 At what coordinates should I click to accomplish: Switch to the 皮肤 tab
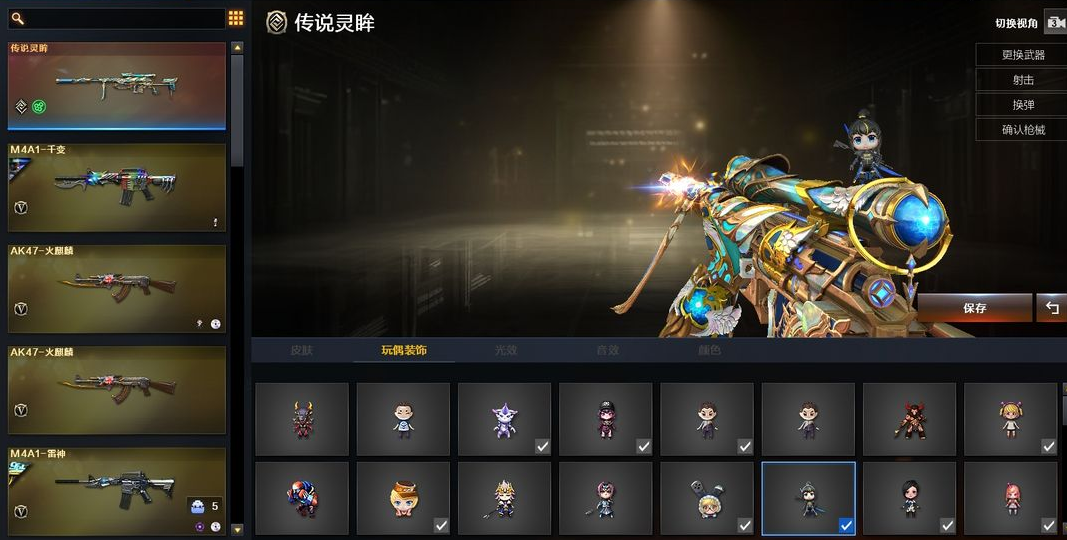coord(302,351)
